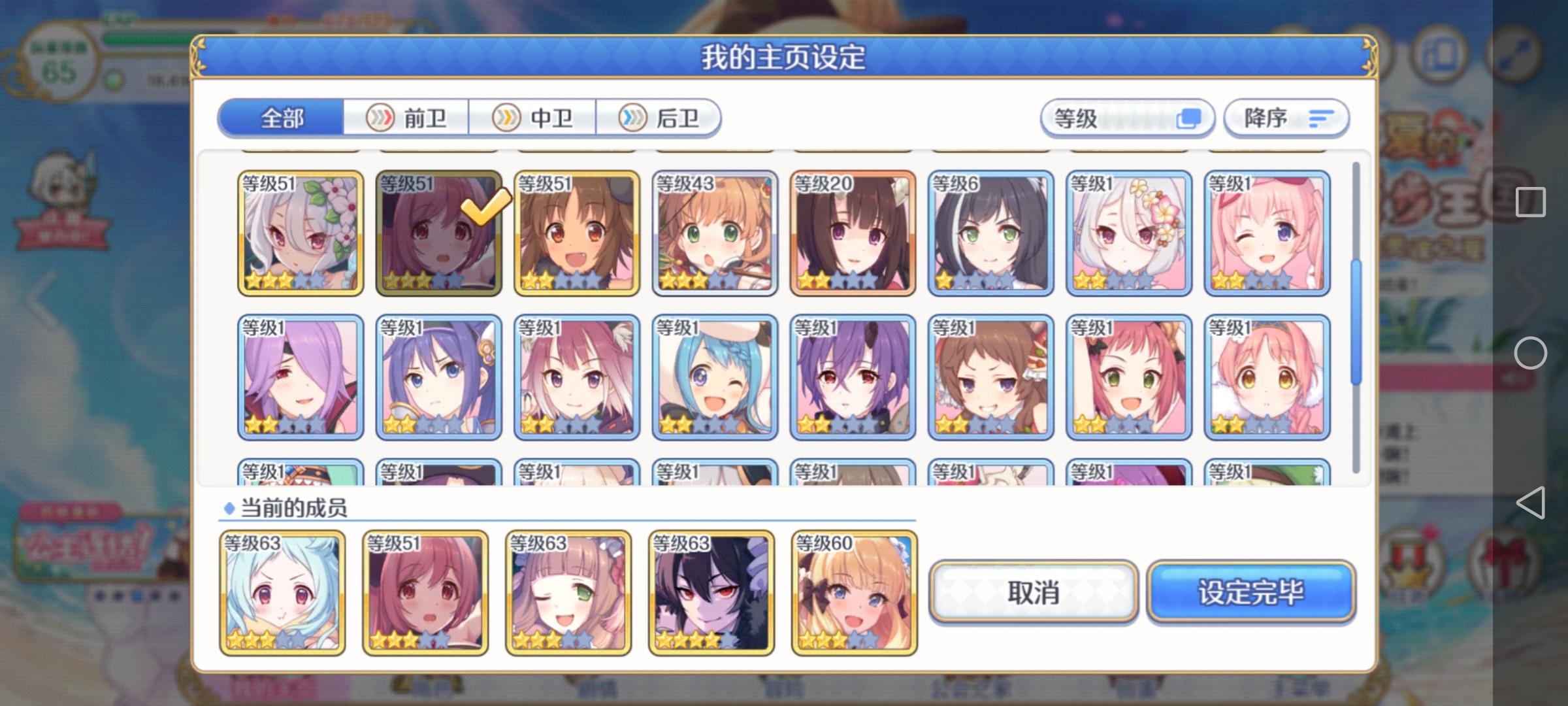Toggle 降序 descending sort order

(1284, 118)
